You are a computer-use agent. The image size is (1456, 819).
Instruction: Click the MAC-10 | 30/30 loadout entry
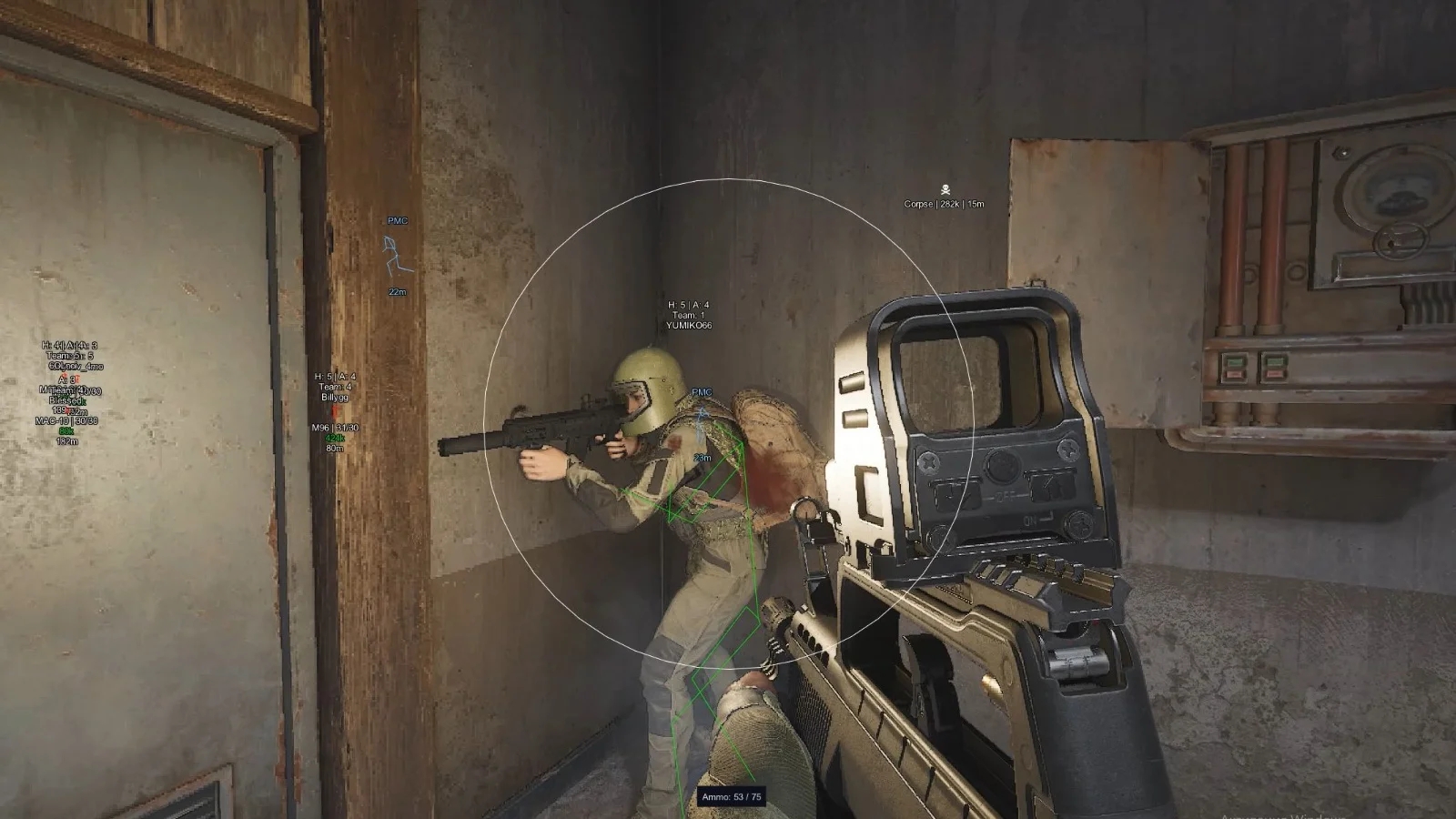66,421
